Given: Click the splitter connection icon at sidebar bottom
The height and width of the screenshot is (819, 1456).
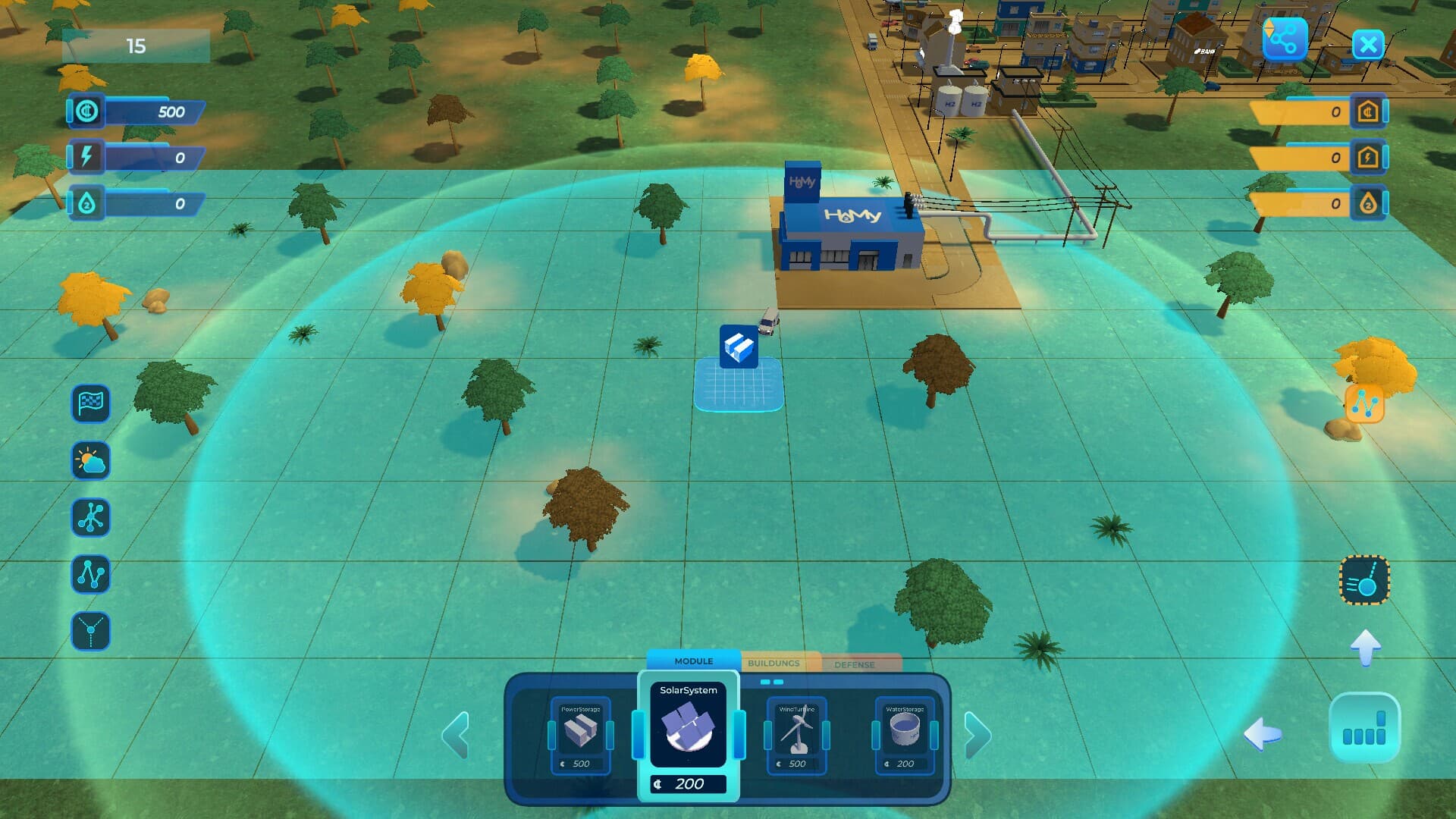Looking at the screenshot, I should click(x=91, y=631).
